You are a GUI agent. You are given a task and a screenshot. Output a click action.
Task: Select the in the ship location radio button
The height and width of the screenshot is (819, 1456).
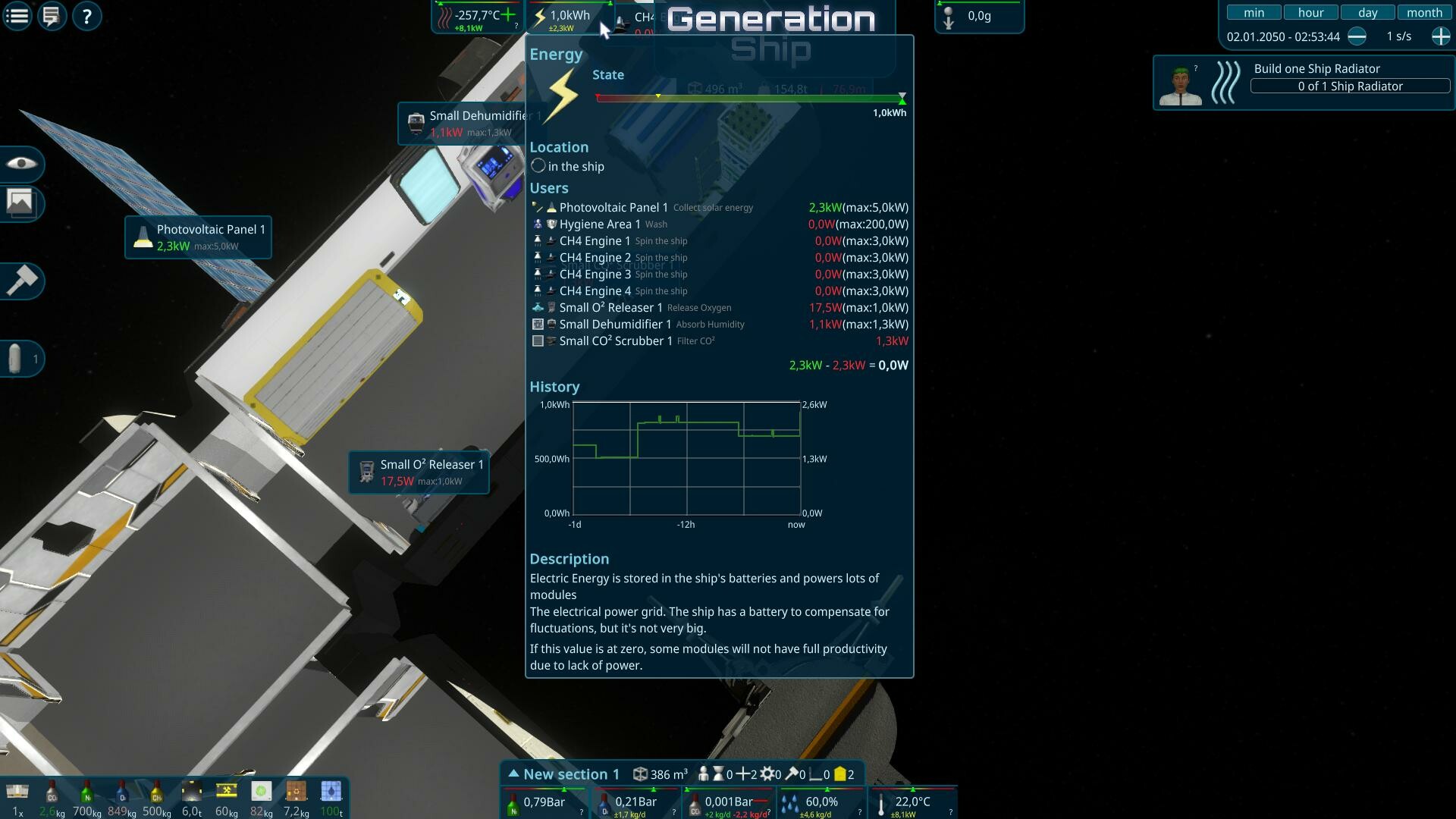[538, 165]
